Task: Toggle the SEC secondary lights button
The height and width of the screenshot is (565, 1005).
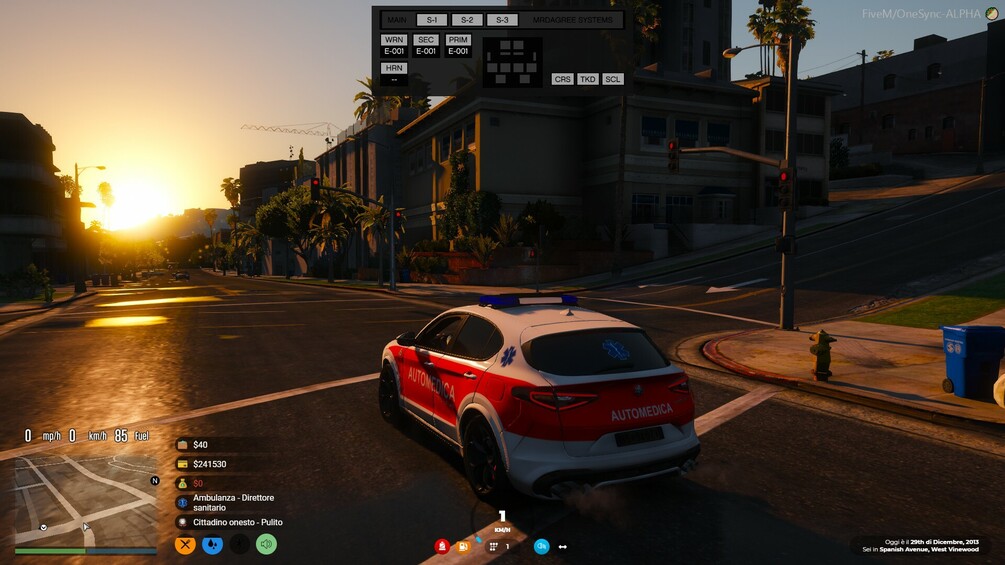Action: click(426, 40)
